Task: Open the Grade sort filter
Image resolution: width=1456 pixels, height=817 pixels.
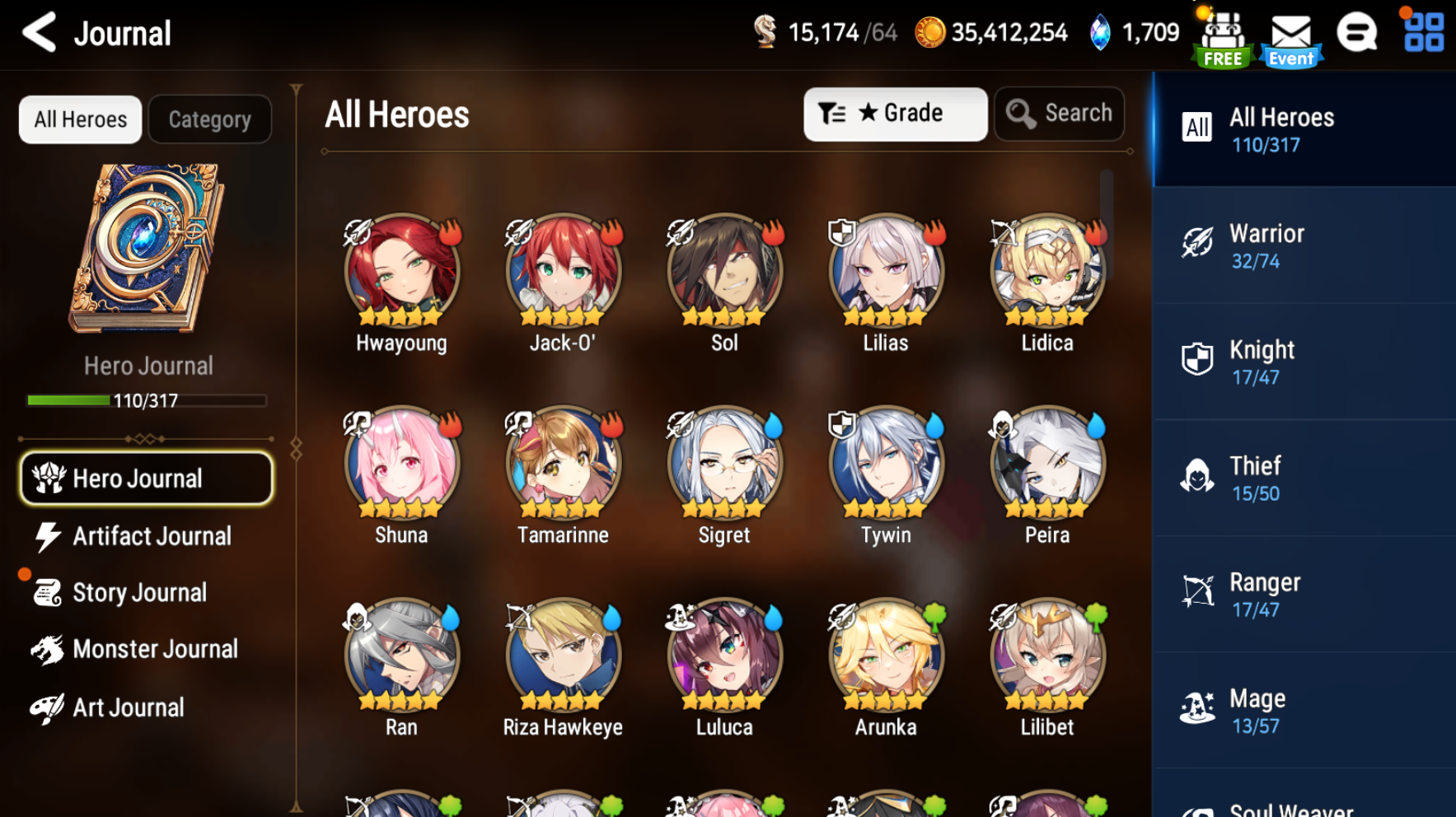Action: (x=895, y=114)
